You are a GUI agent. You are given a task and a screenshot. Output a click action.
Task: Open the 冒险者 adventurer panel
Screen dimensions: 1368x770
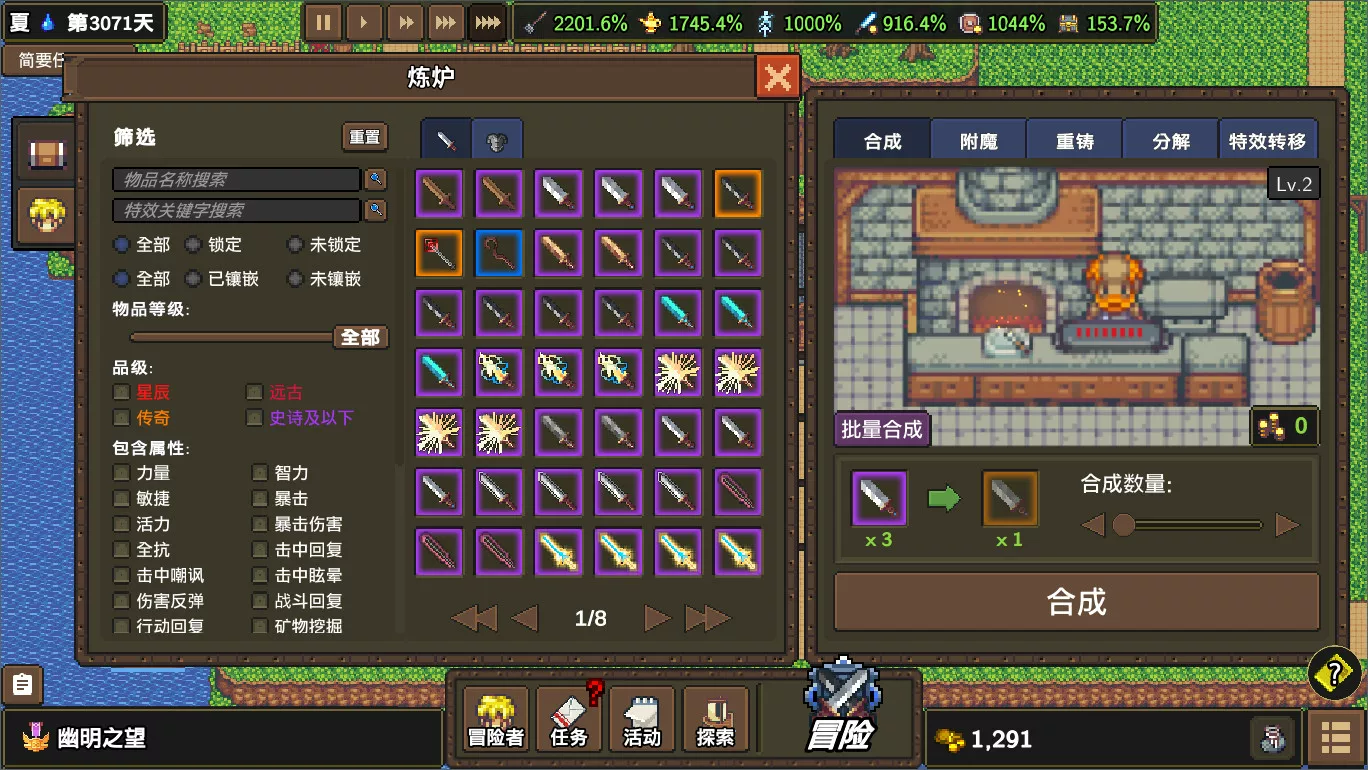495,718
